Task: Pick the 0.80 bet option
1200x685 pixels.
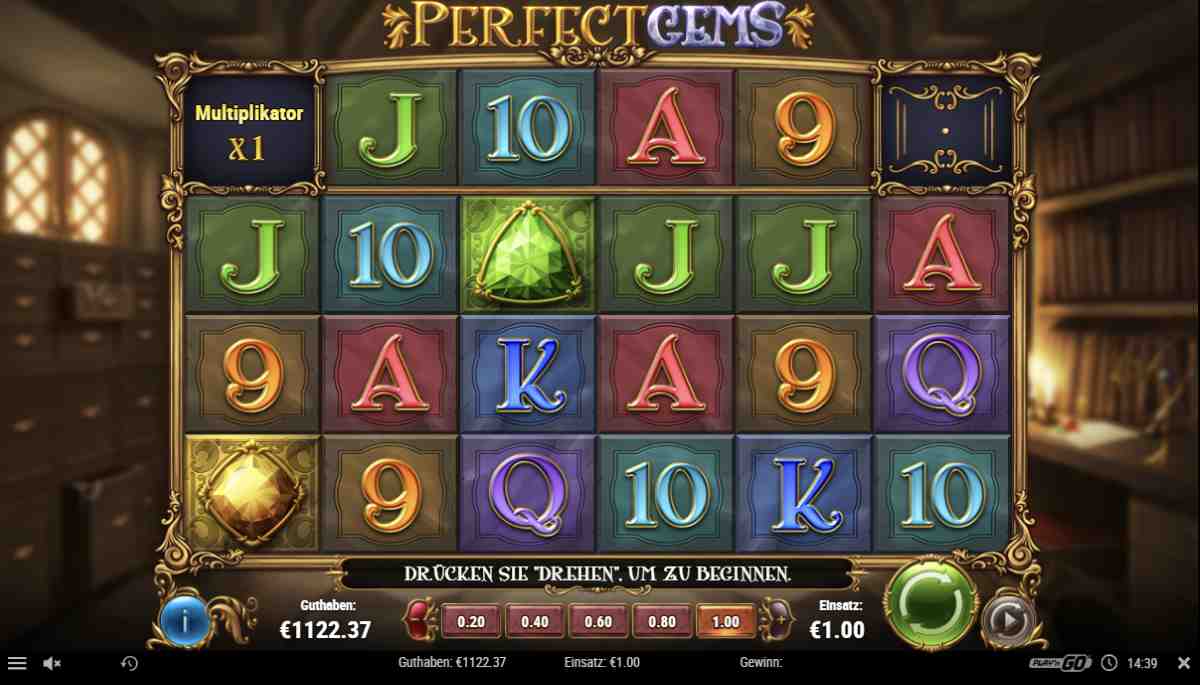Action: (x=662, y=621)
